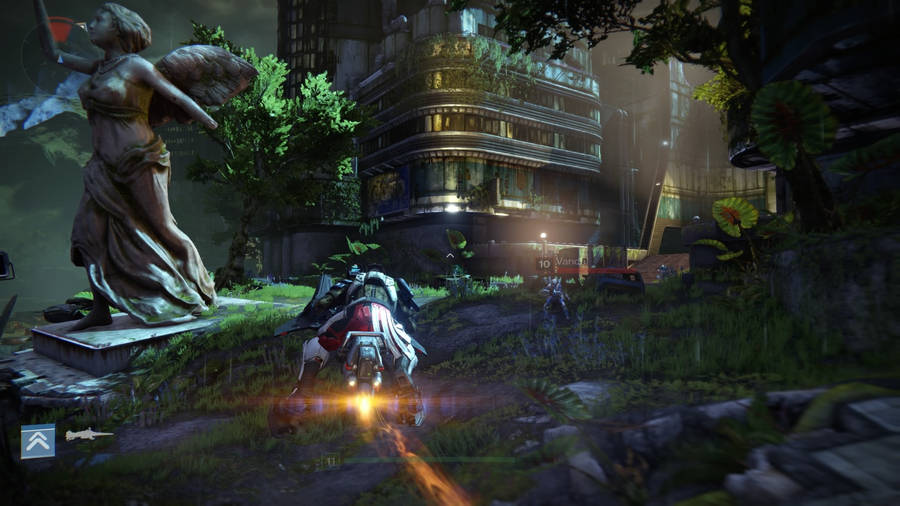Click the blue double-chevron ability icon

point(38,440)
